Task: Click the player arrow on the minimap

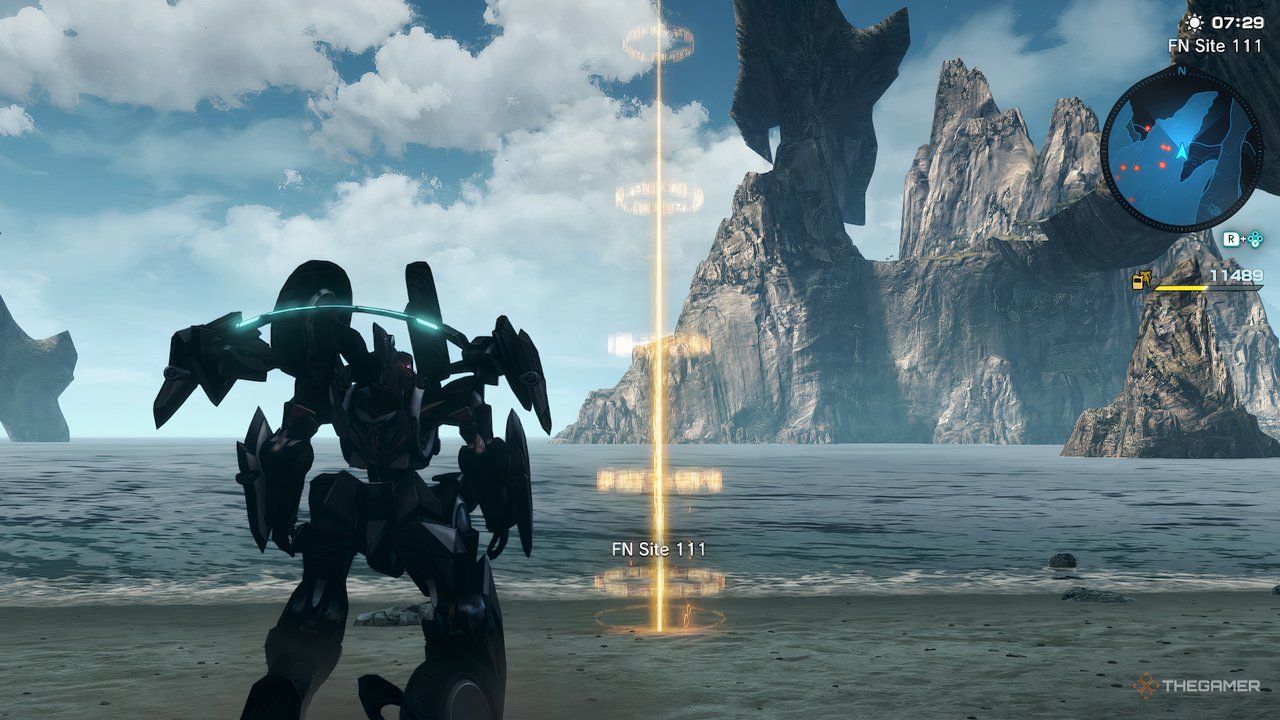Action: pyautogui.click(x=1181, y=151)
